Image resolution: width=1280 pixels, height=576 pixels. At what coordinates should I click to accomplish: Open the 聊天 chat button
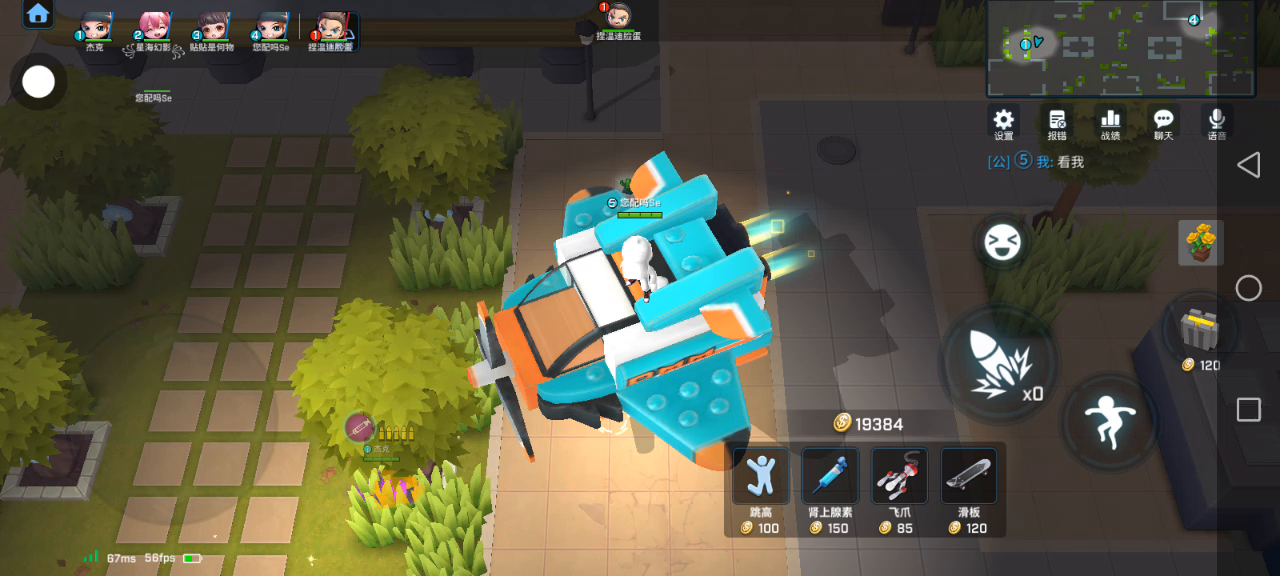[x=1163, y=121]
